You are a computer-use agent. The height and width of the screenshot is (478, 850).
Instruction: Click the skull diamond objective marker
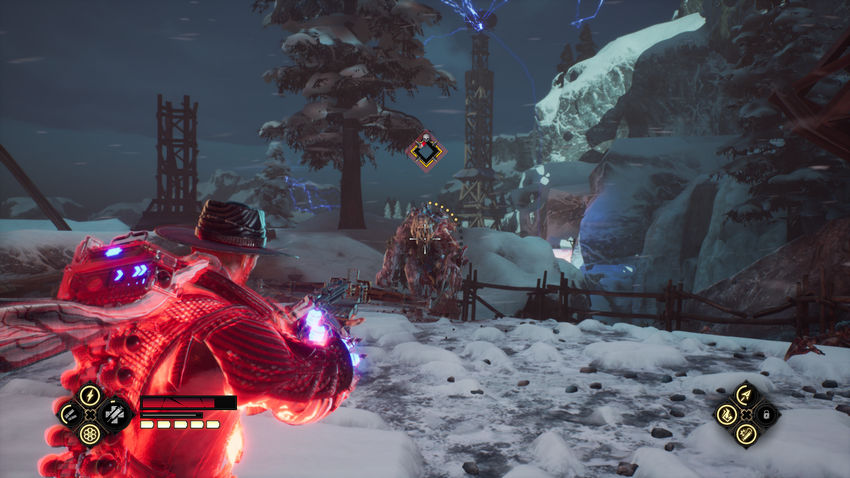tap(427, 150)
